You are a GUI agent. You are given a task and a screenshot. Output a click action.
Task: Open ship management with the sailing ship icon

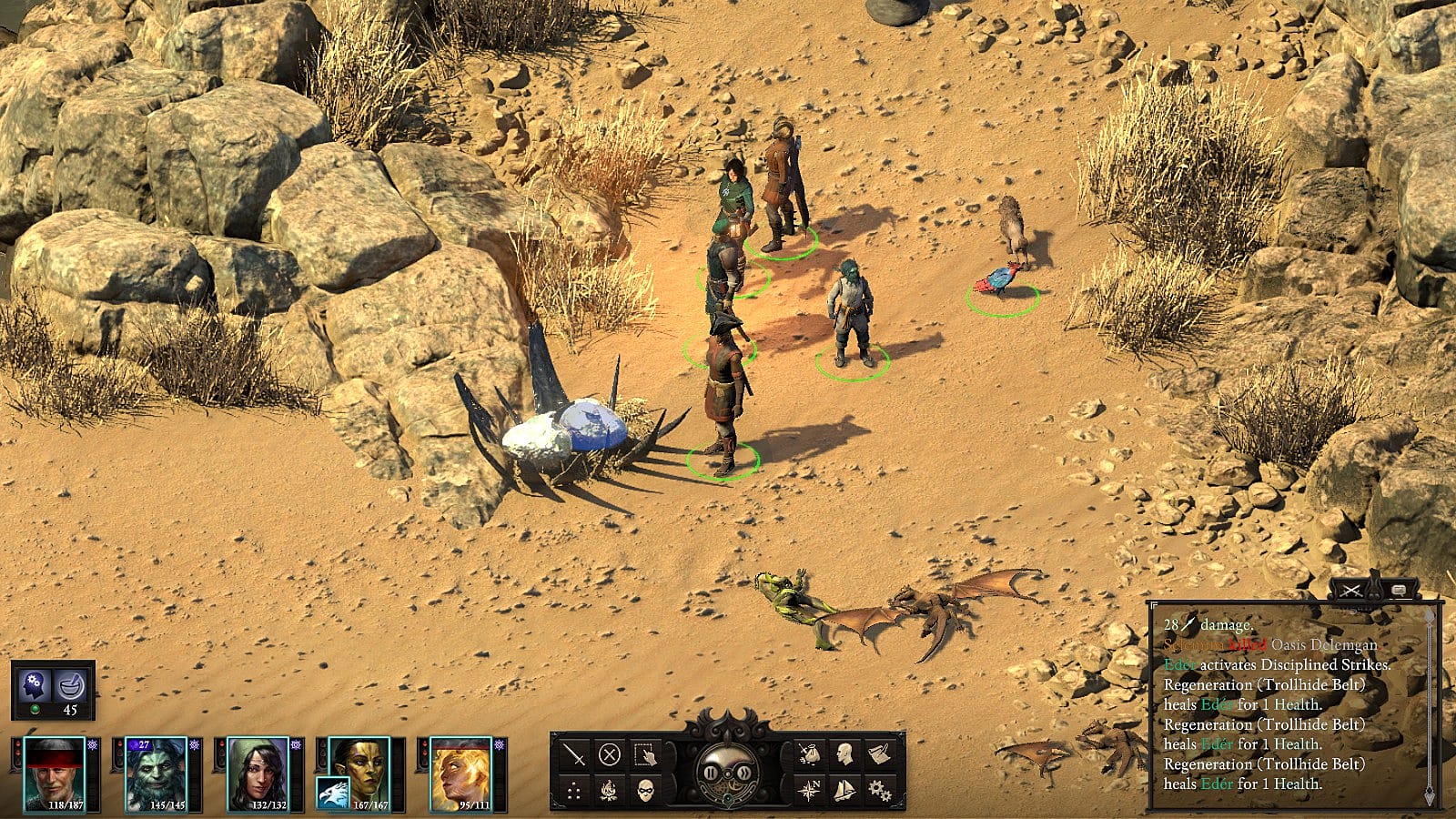844,790
